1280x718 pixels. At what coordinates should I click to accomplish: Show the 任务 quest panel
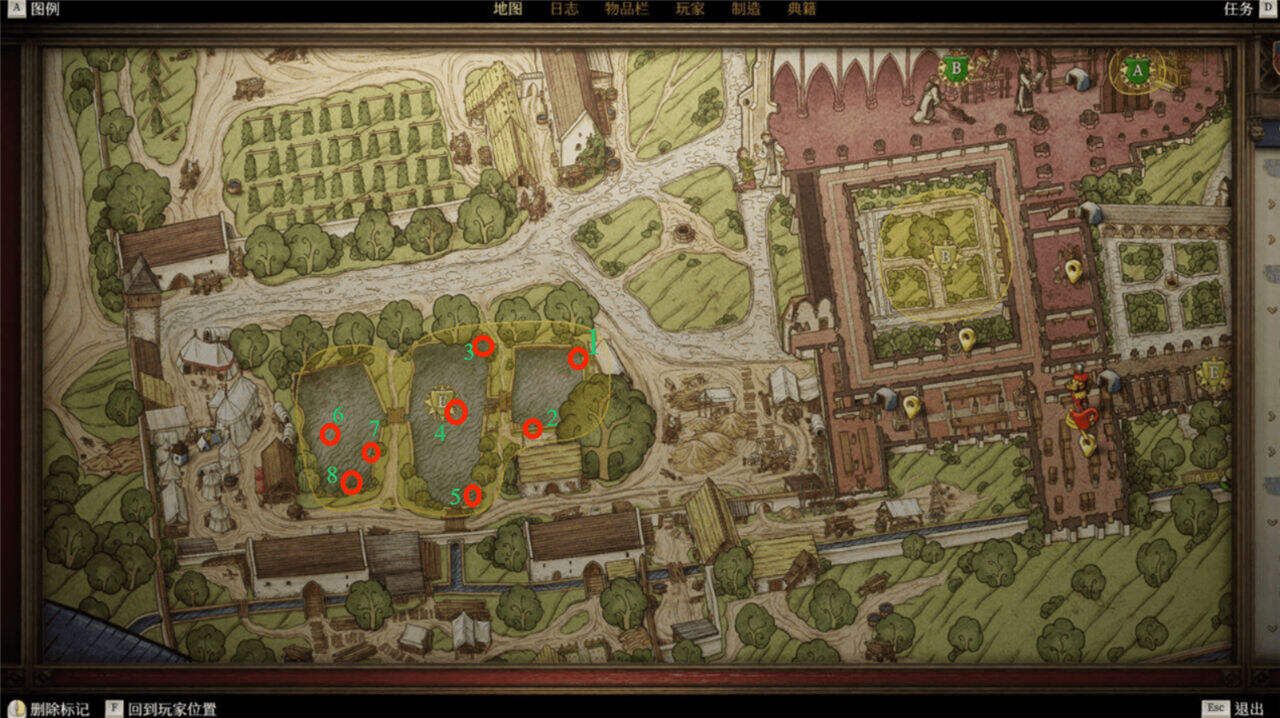[1238, 9]
